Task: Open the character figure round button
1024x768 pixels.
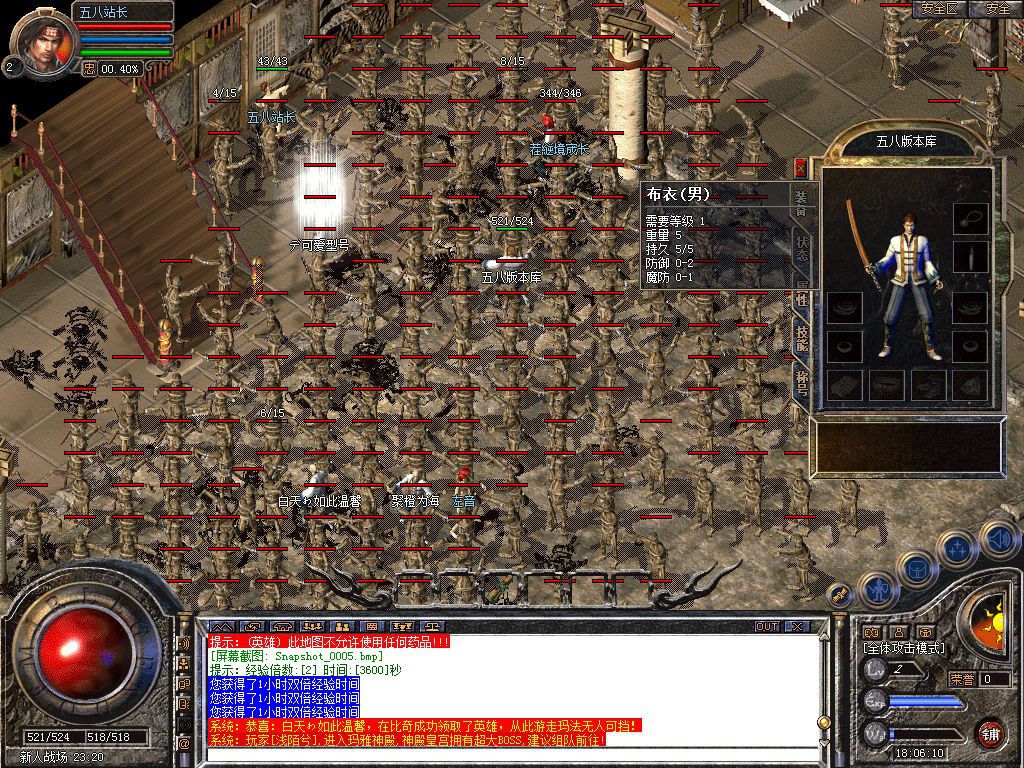Action: click(x=877, y=589)
